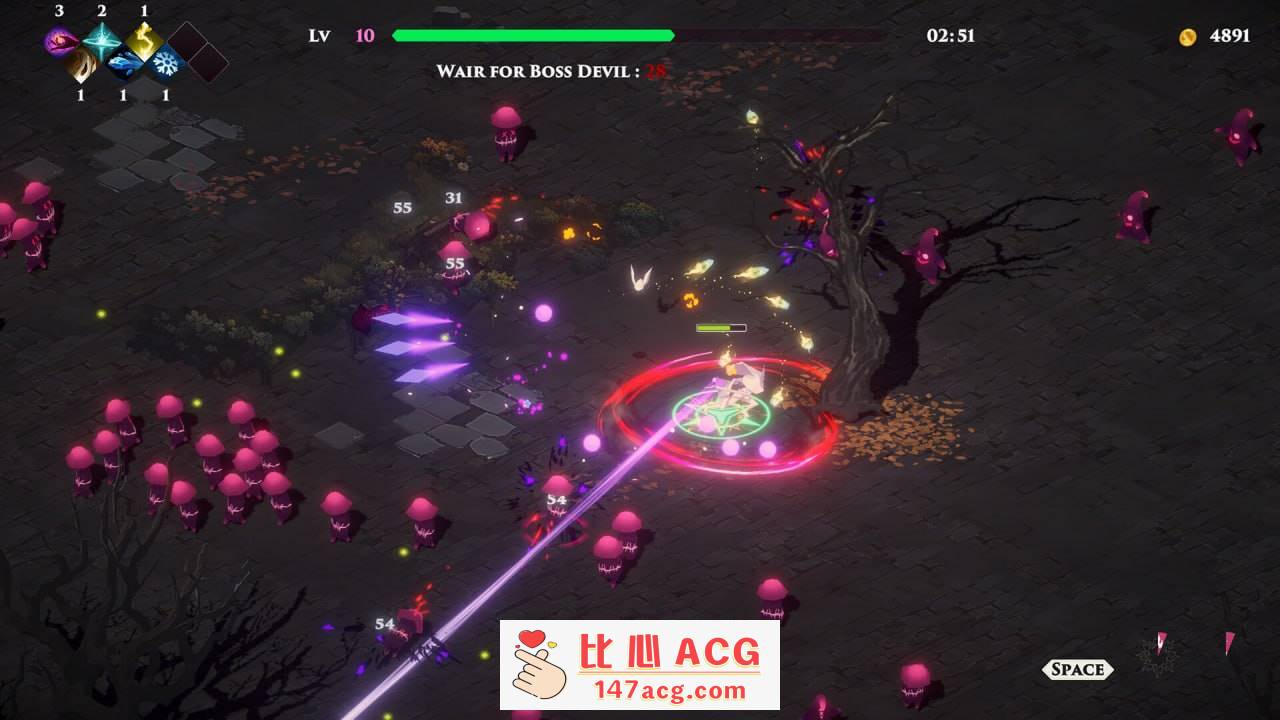Click the 4891 gold amount number
Screen dimensions: 1280x720
click(x=1230, y=35)
